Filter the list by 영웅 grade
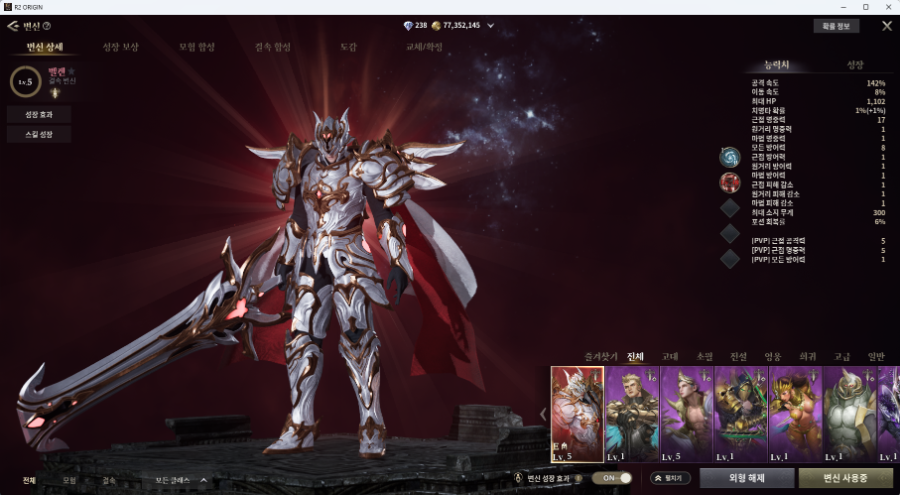Image resolution: width=900 pixels, height=495 pixels. [774, 356]
